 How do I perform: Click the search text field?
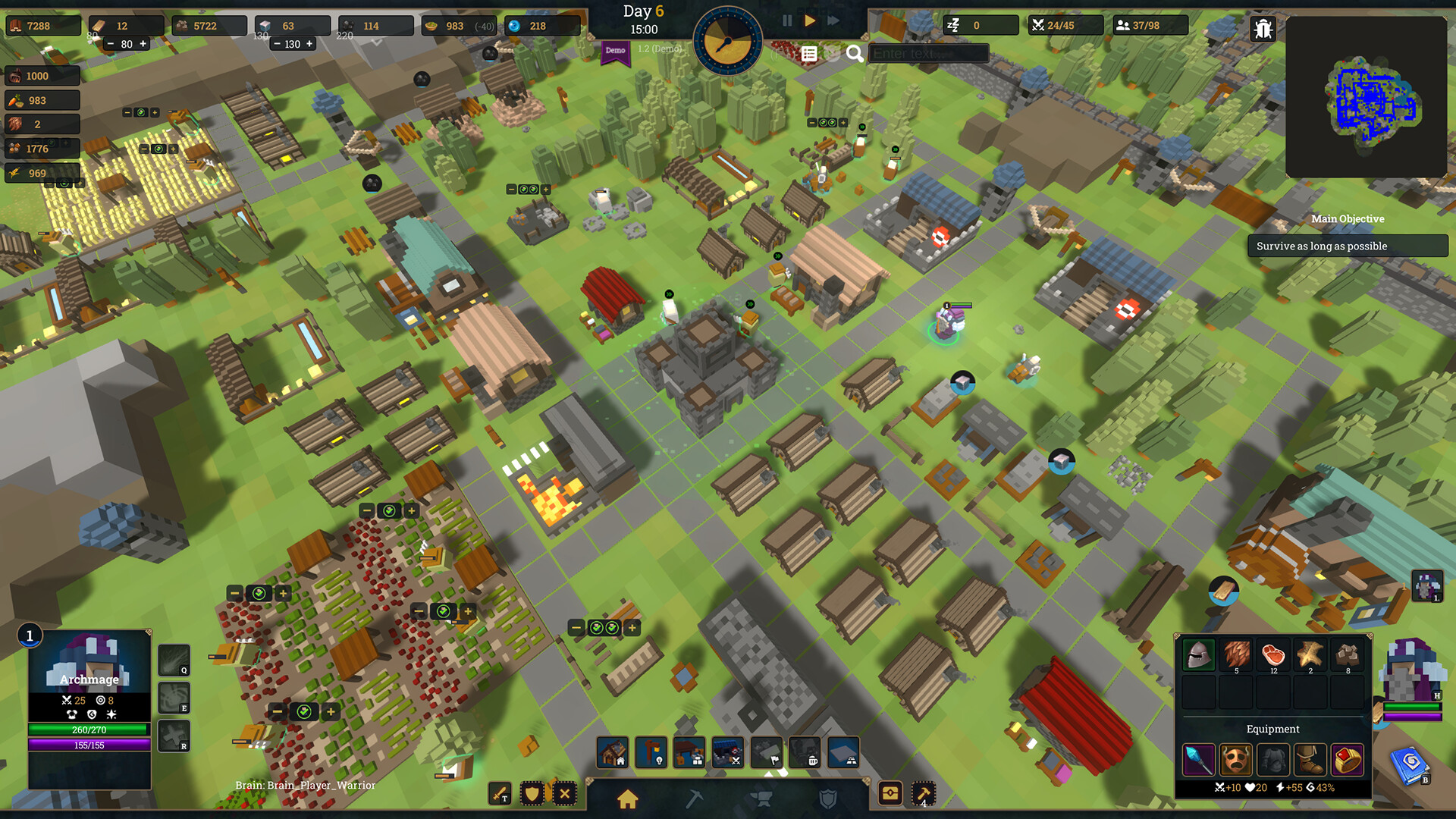(x=929, y=54)
